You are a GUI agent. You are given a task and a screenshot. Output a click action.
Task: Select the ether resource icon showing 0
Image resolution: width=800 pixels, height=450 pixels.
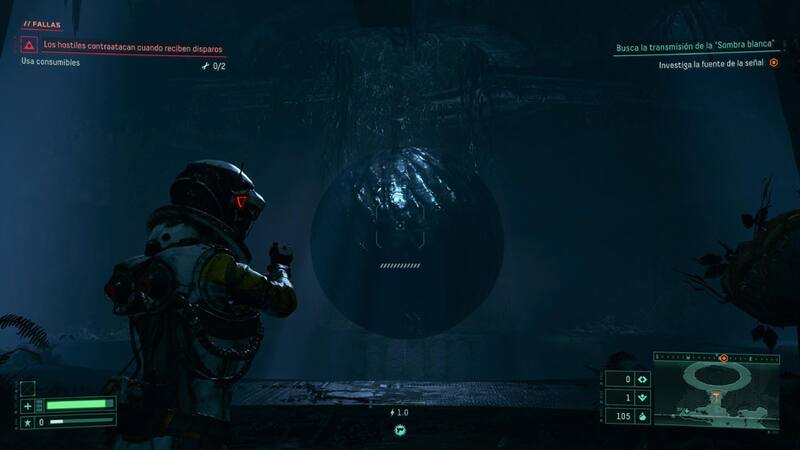tap(643, 379)
